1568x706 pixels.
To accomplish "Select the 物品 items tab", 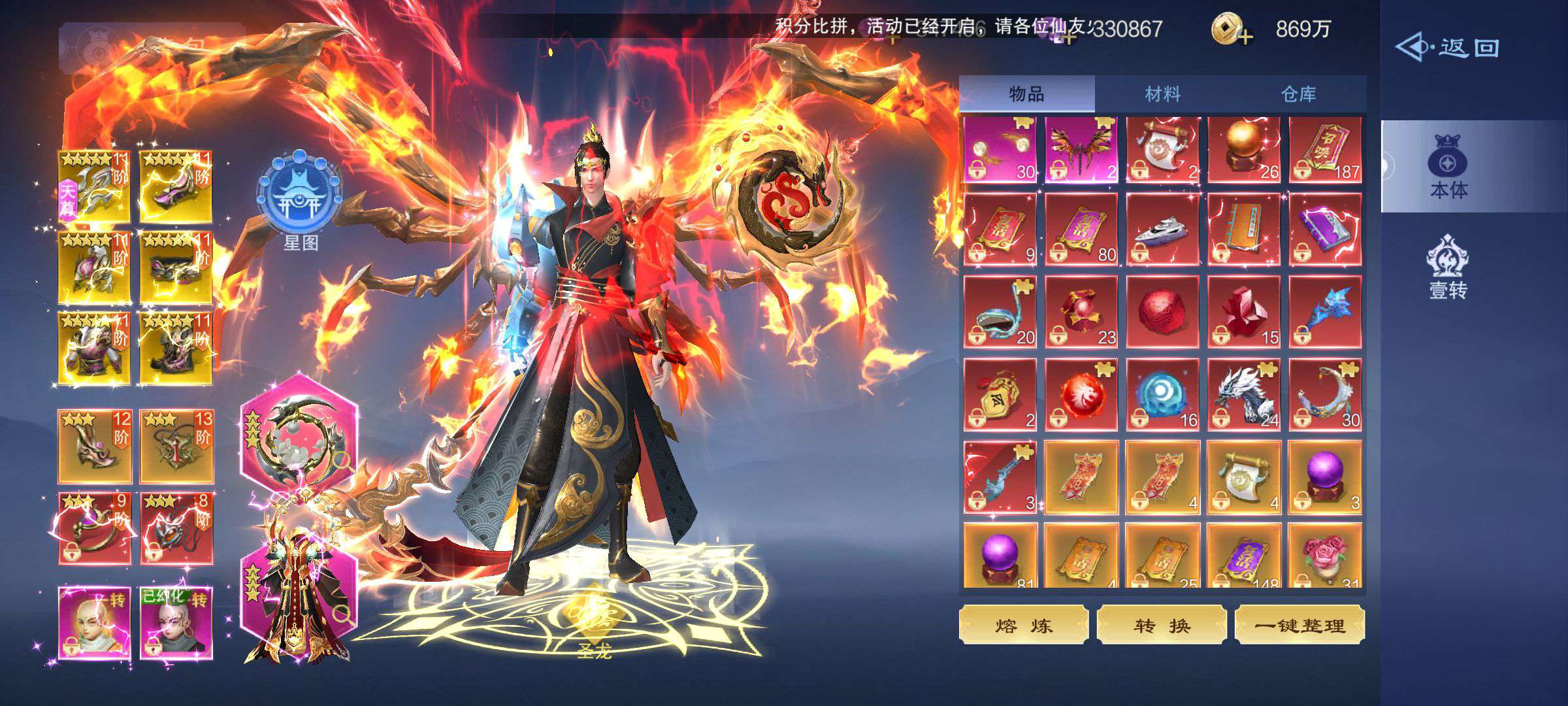I will coord(1026,94).
